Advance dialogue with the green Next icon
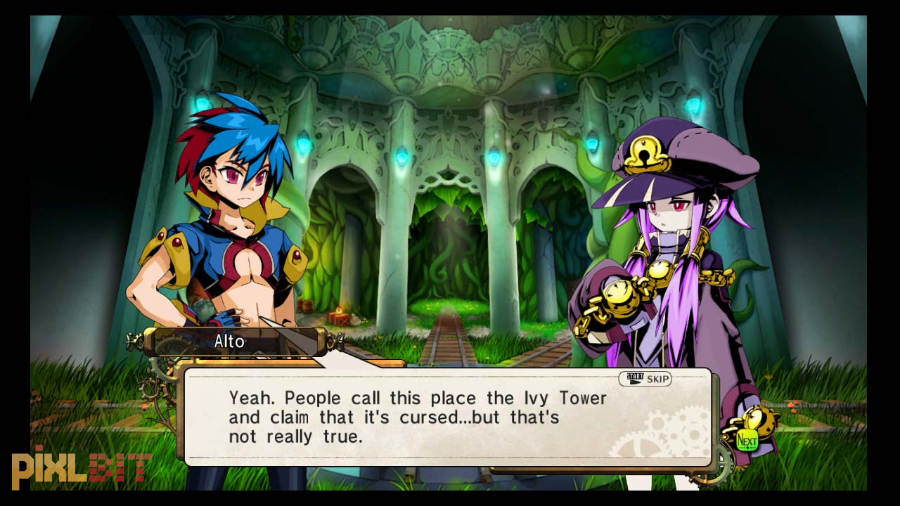The width and height of the screenshot is (900, 506). 746,439
